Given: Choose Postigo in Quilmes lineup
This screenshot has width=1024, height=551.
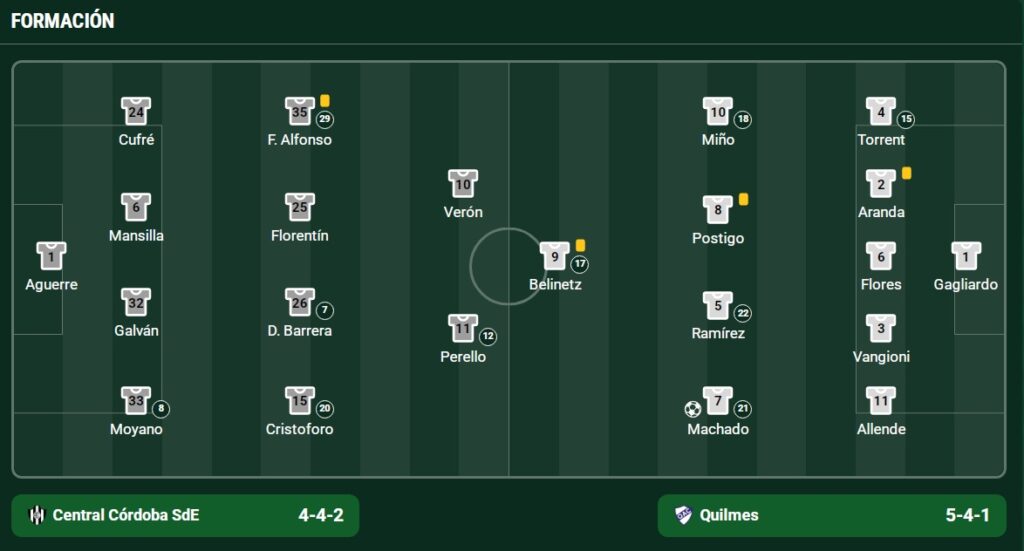Looking at the screenshot, I should tap(718, 210).
